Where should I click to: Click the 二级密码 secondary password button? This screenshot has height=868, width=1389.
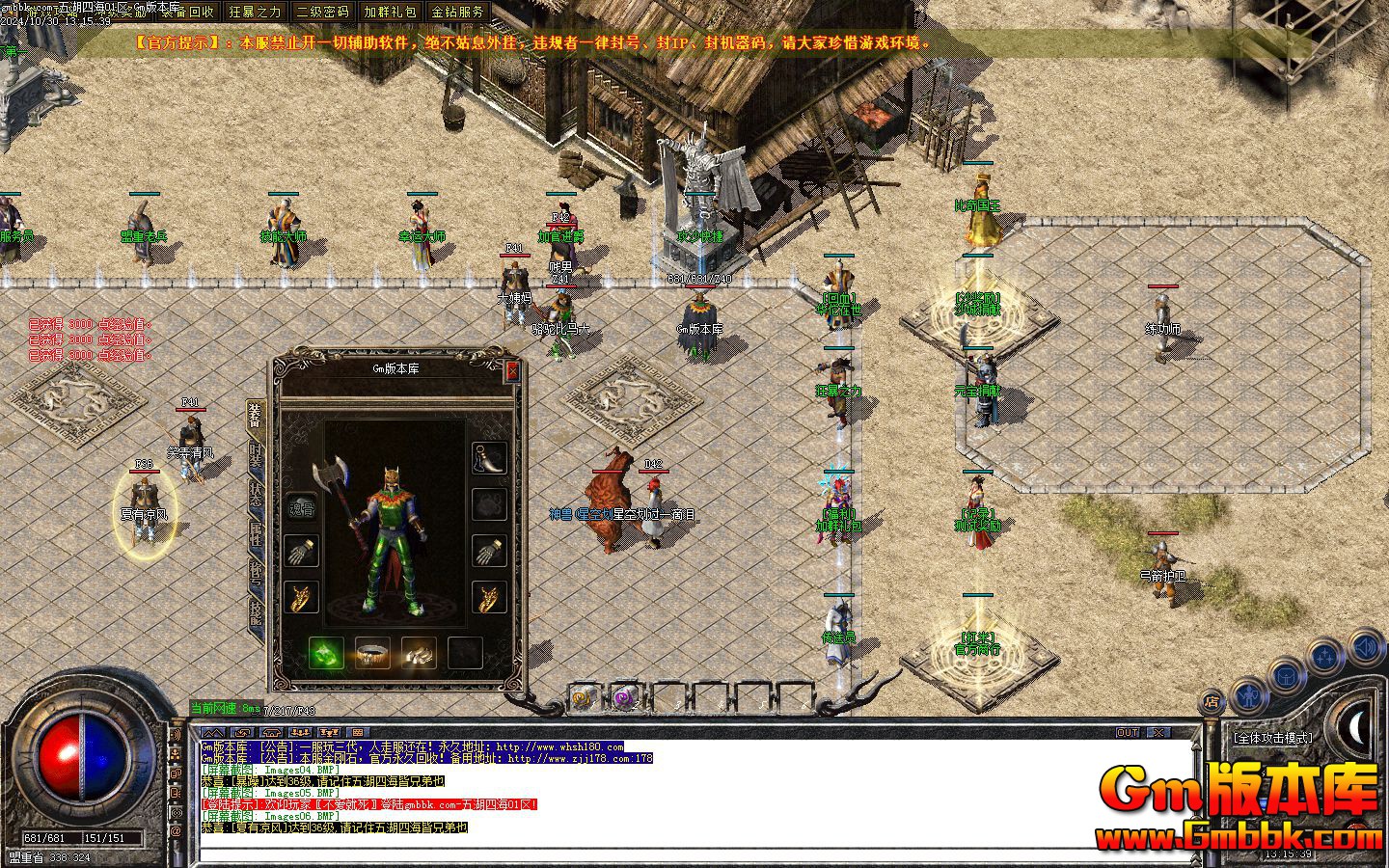(x=322, y=12)
